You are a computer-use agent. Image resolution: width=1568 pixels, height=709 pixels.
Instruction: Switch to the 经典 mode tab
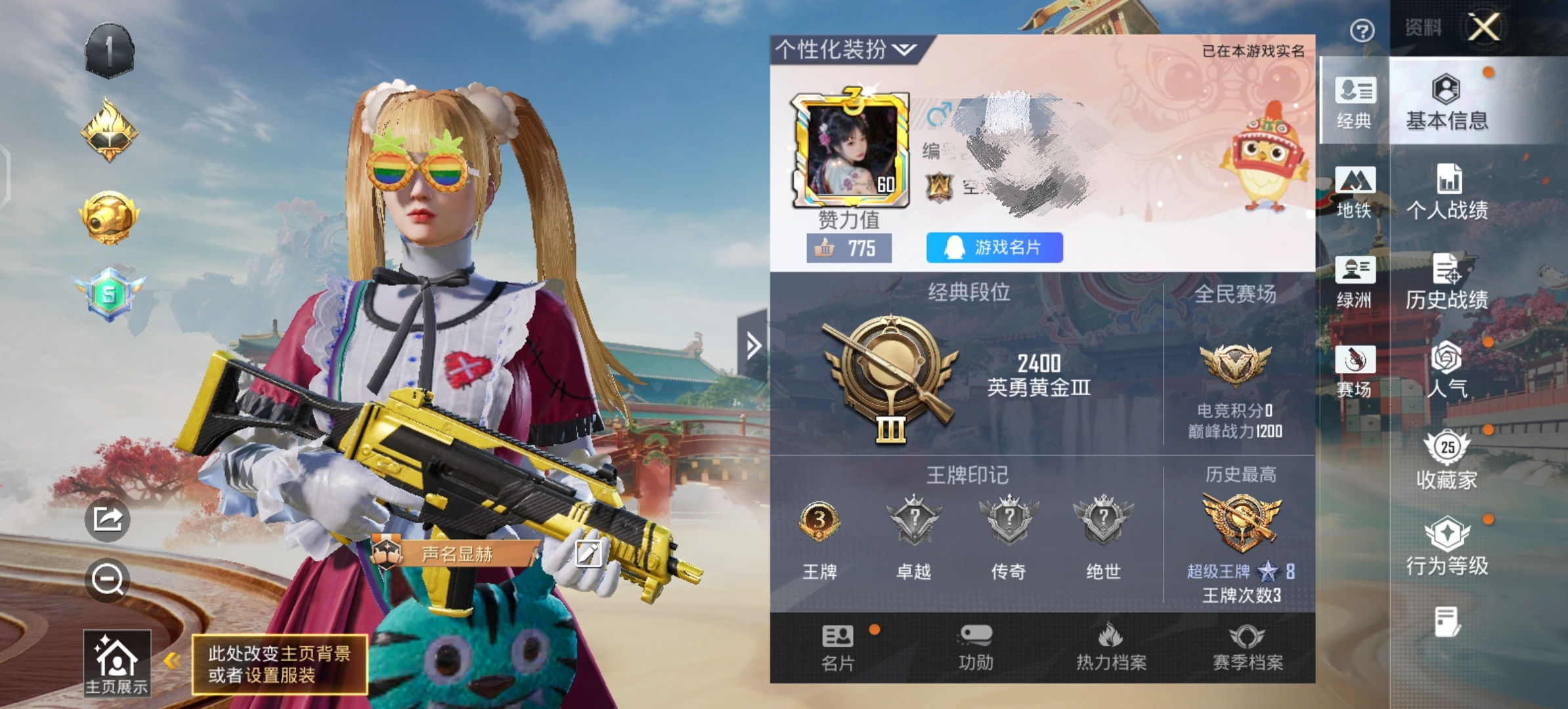(1355, 102)
